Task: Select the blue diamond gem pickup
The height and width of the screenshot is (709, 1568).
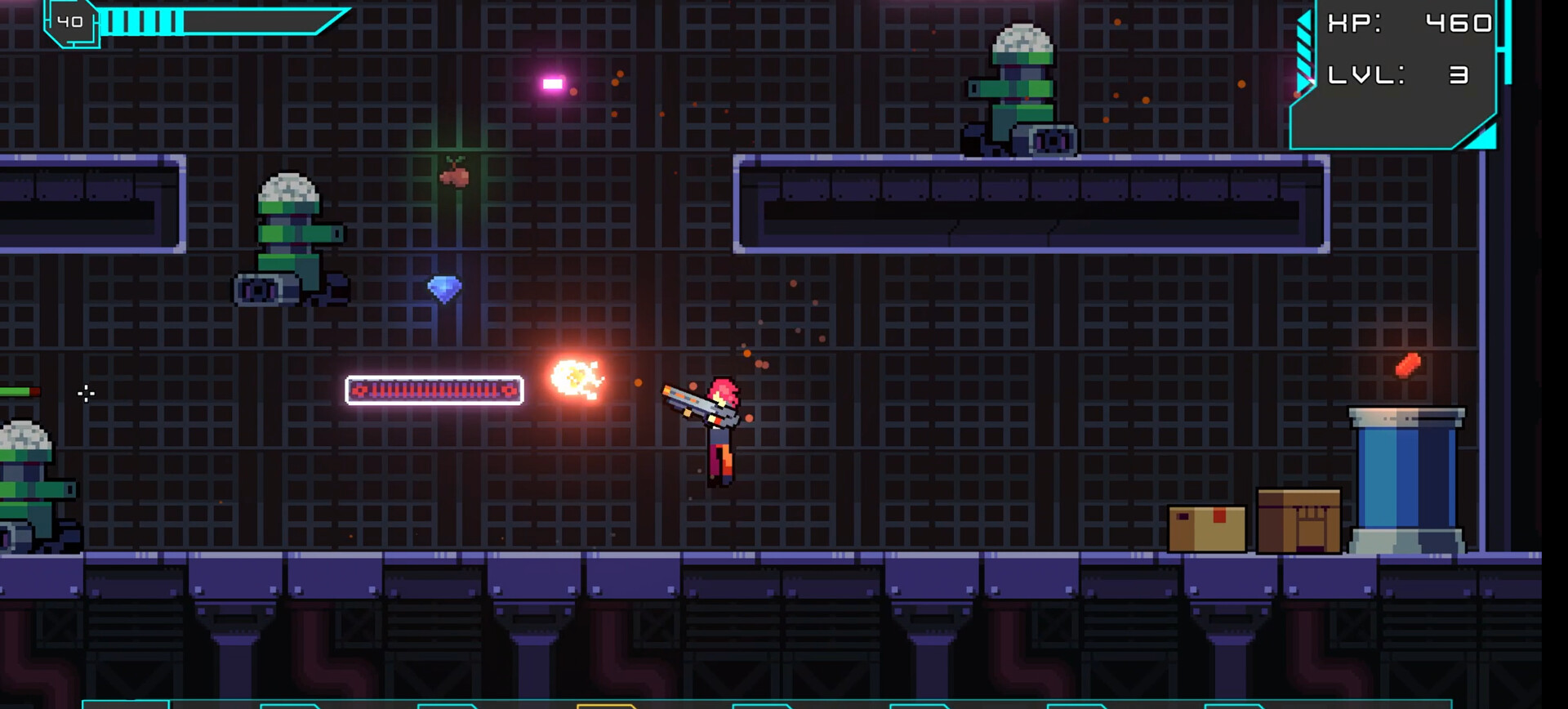Action: tap(445, 290)
